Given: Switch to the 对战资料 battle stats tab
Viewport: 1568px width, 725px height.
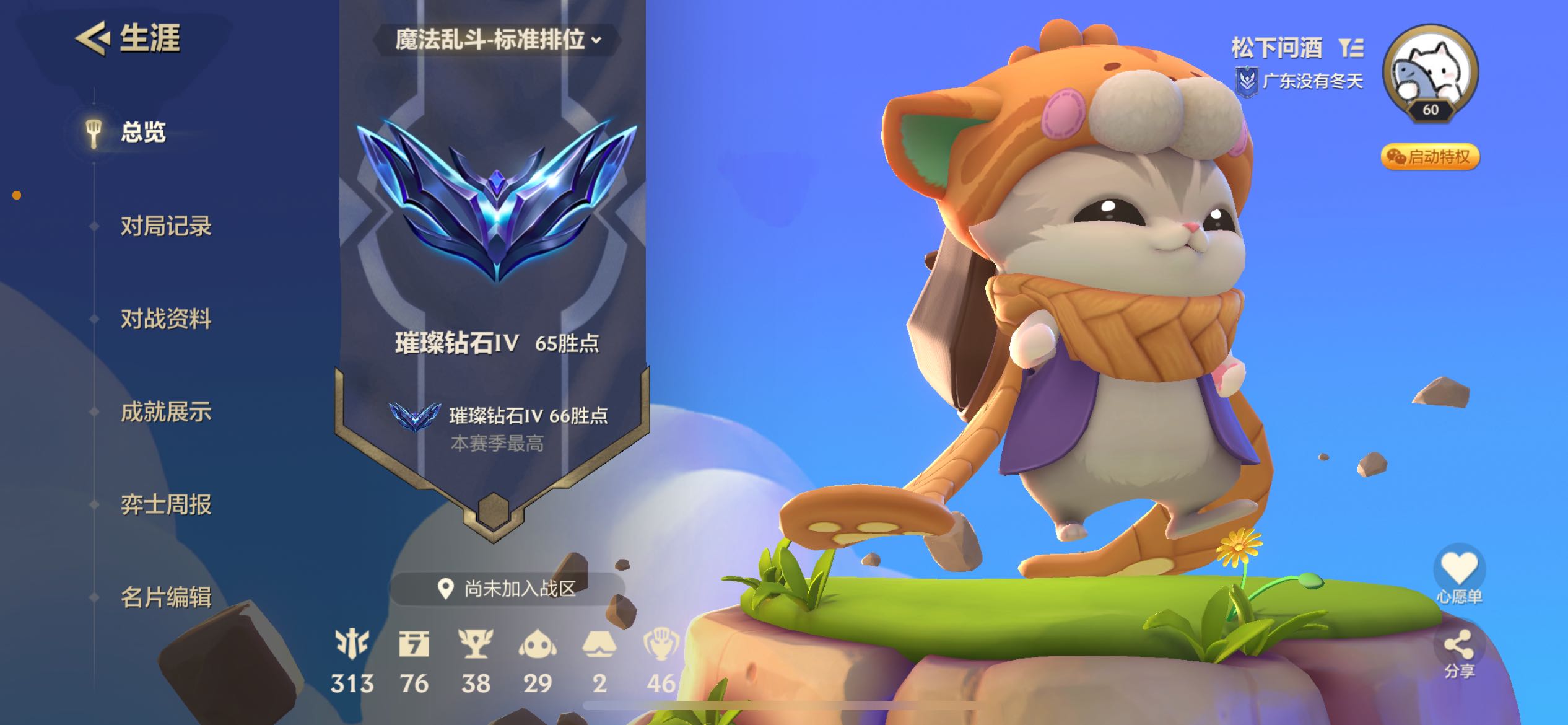Looking at the screenshot, I should (x=165, y=319).
